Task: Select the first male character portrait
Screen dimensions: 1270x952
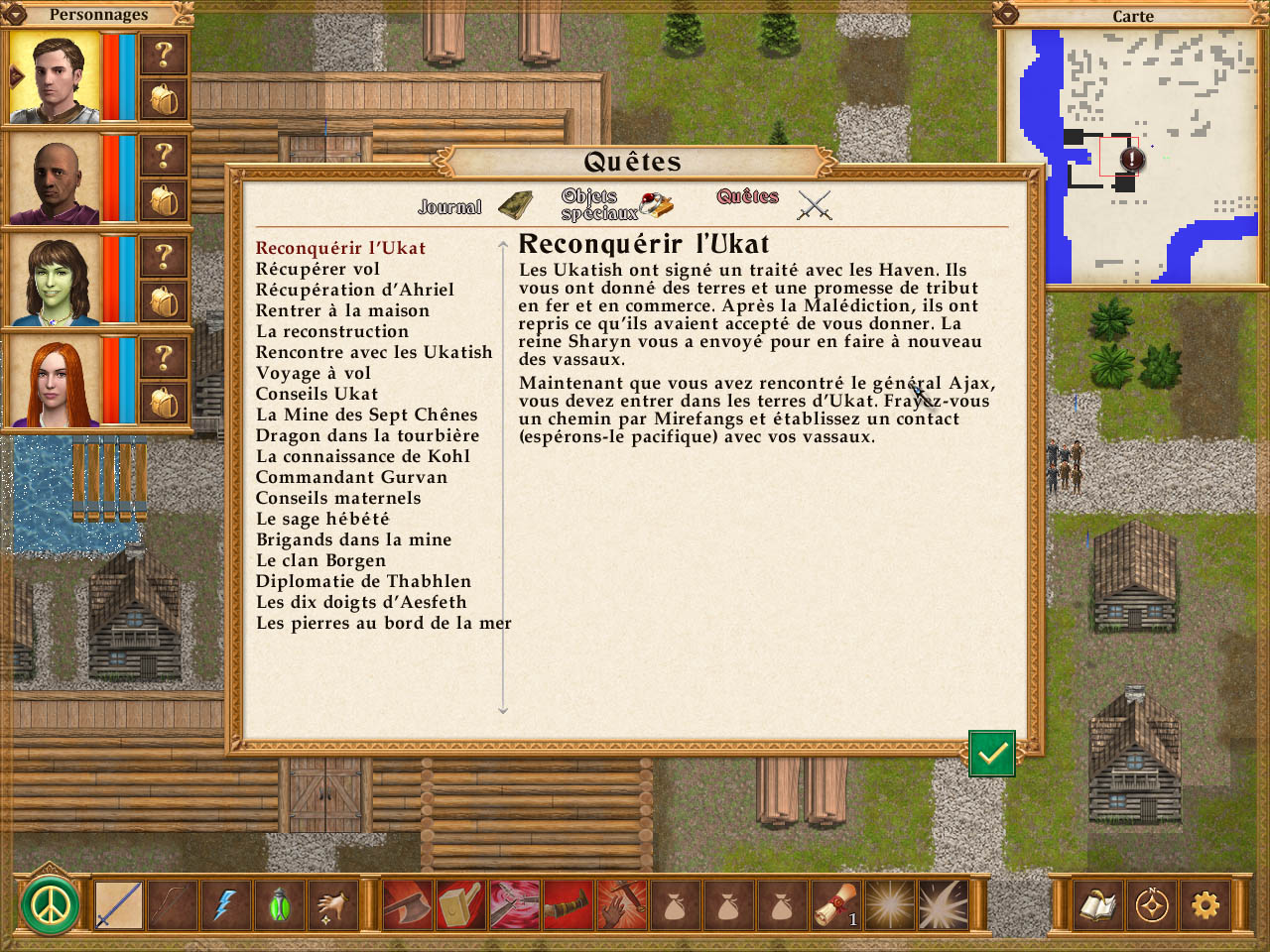Action: 56,76
